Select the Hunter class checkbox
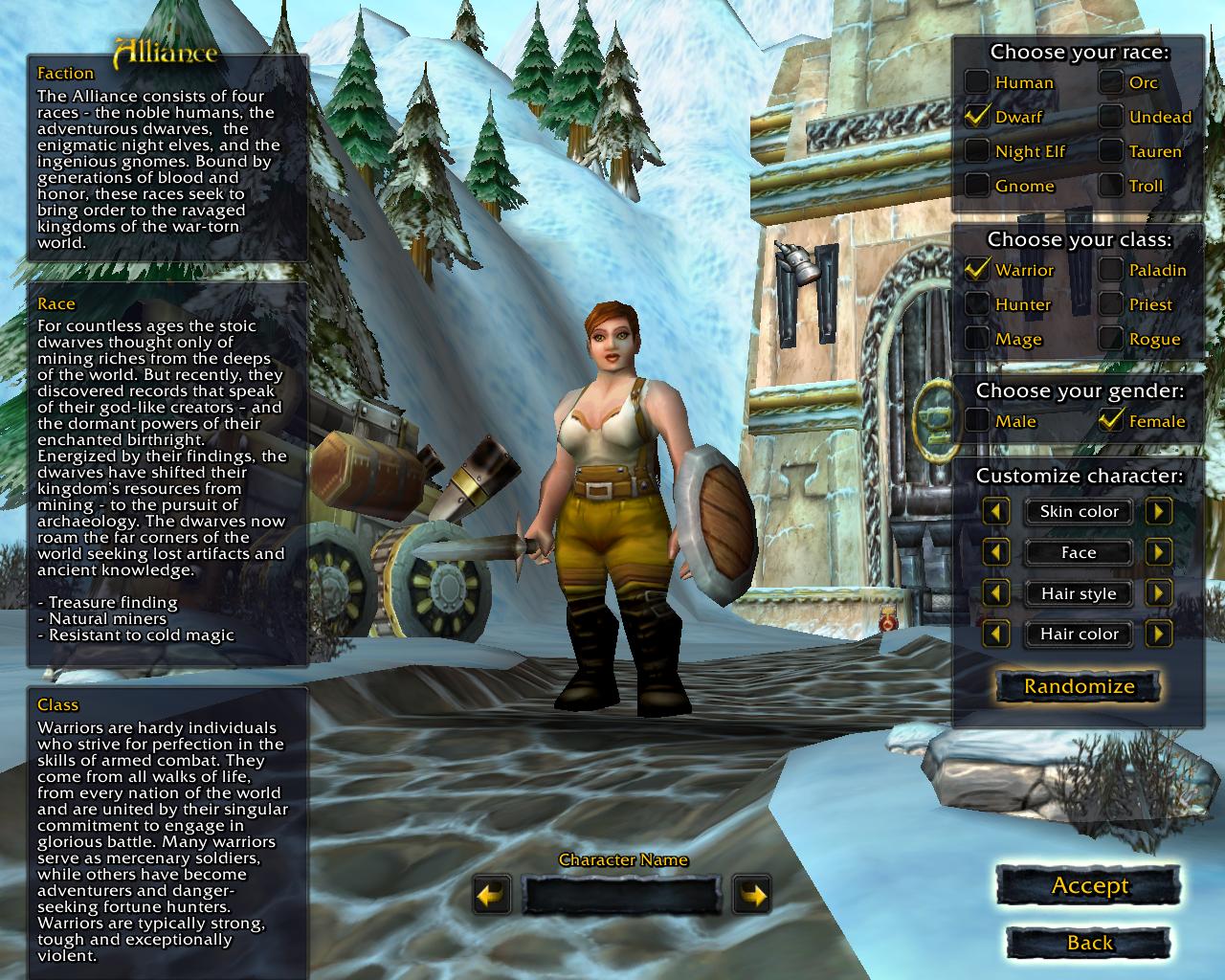The image size is (1225, 980). tap(977, 304)
